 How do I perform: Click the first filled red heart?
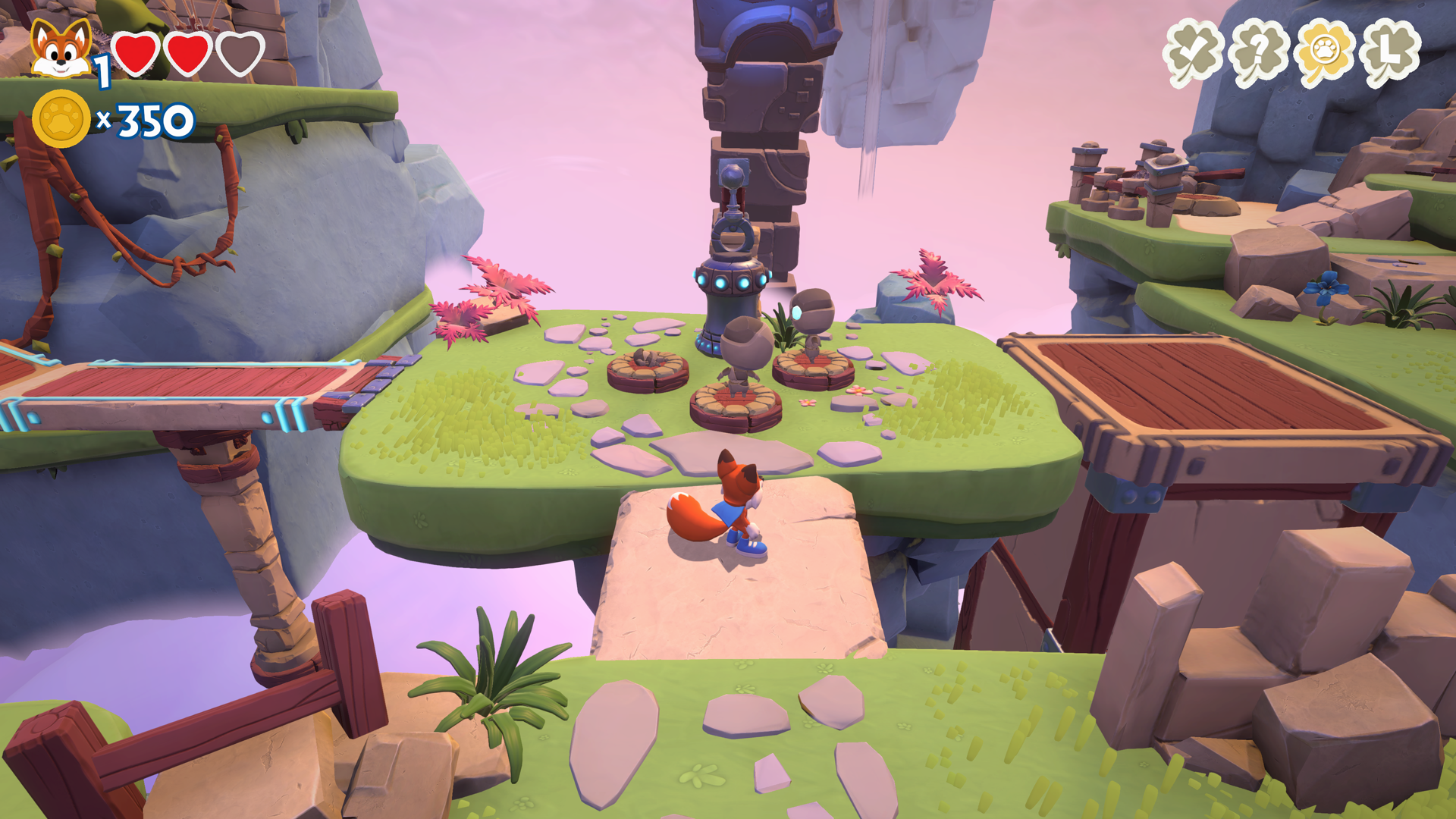[x=135, y=55]
